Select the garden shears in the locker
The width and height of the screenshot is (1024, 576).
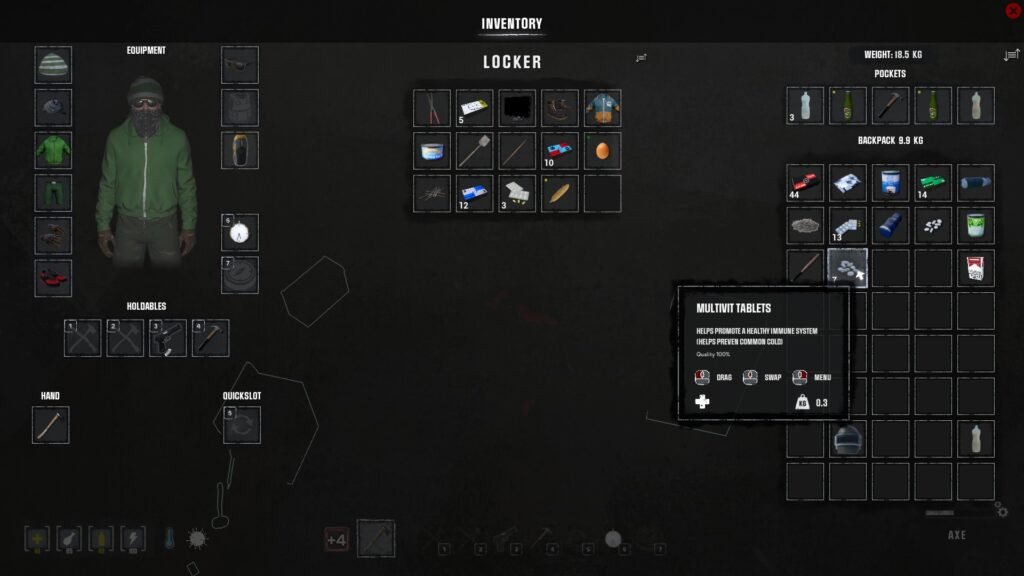(x=432, y=108)
